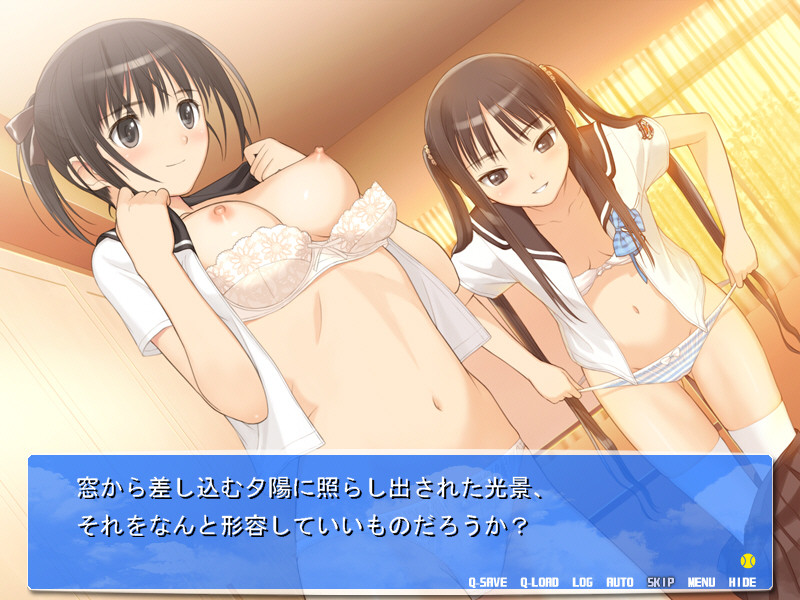Viewport: 800px width, 600px height.
Task: Select HIDE to hide the text window
Action: (742, 581)
